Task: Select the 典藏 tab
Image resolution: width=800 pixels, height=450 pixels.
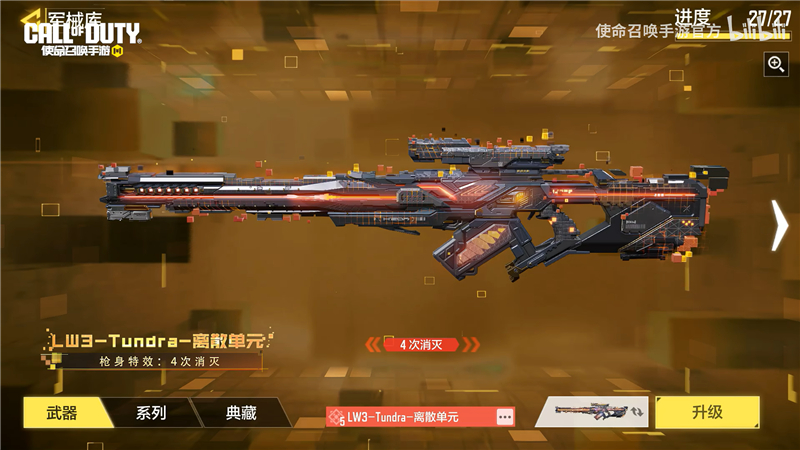Action: [x=240, y=412]
